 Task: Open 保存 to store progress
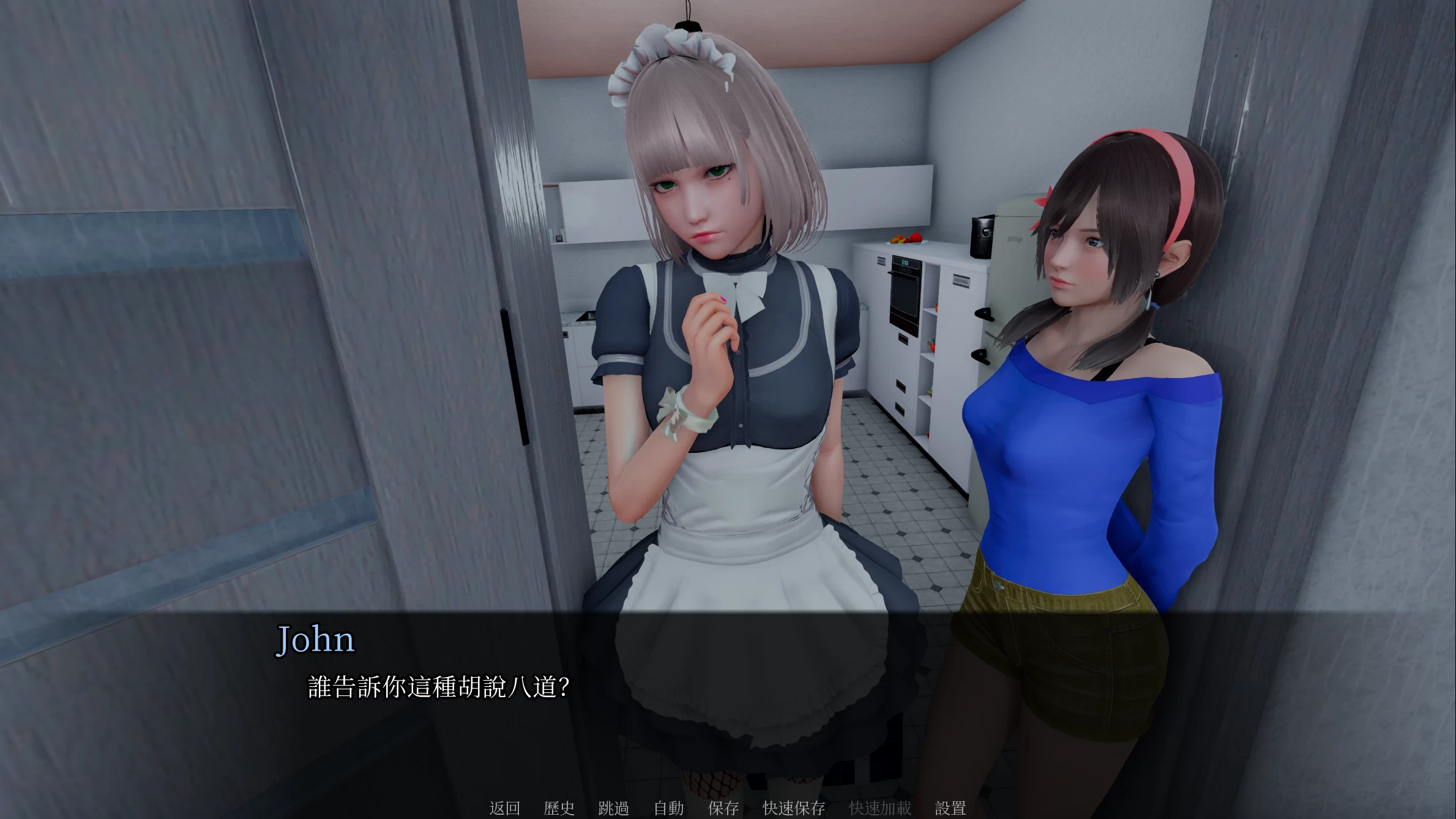click(x=723, y=808)
